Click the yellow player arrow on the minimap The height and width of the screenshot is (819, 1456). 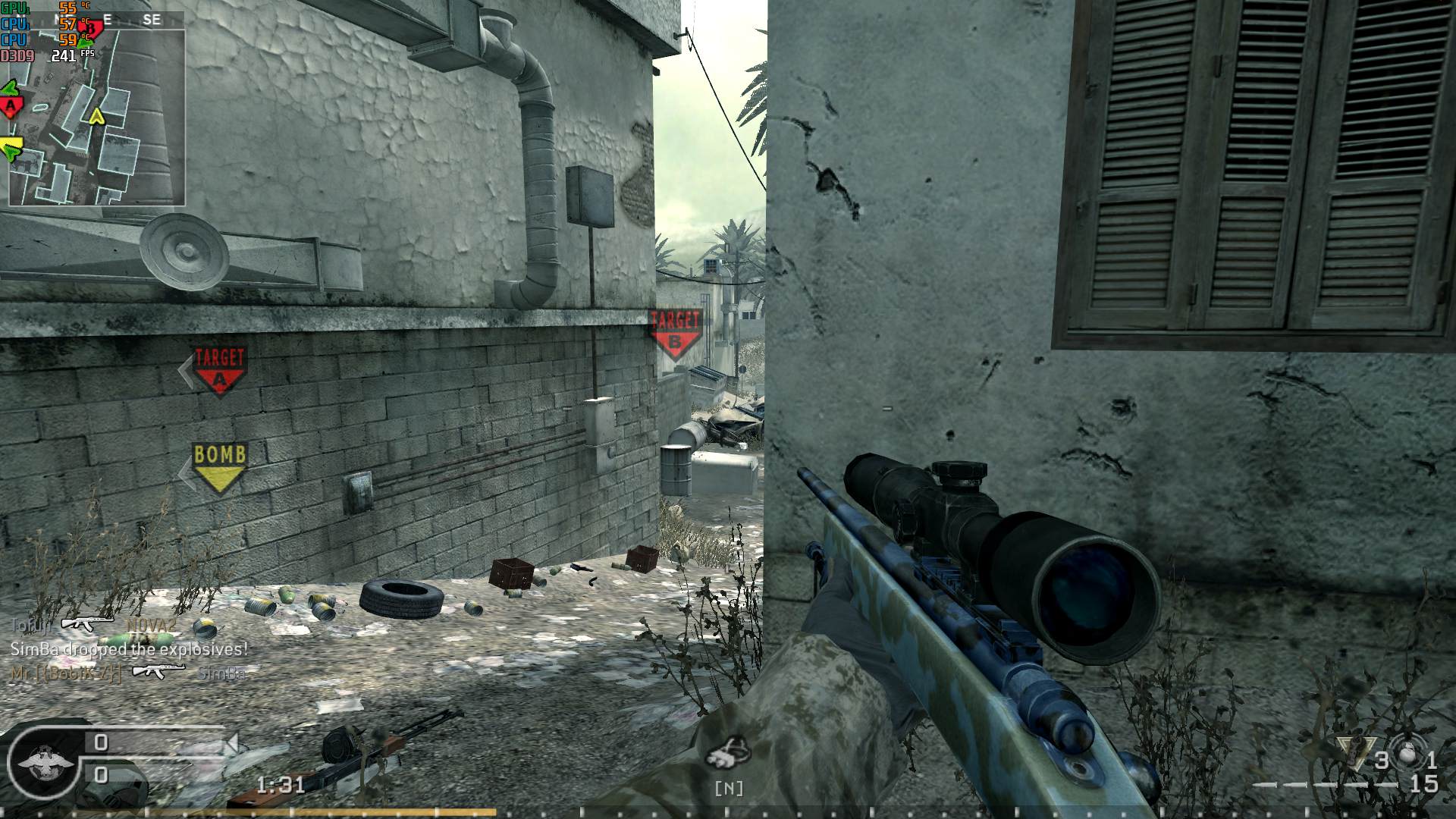(x=96, y=116)
